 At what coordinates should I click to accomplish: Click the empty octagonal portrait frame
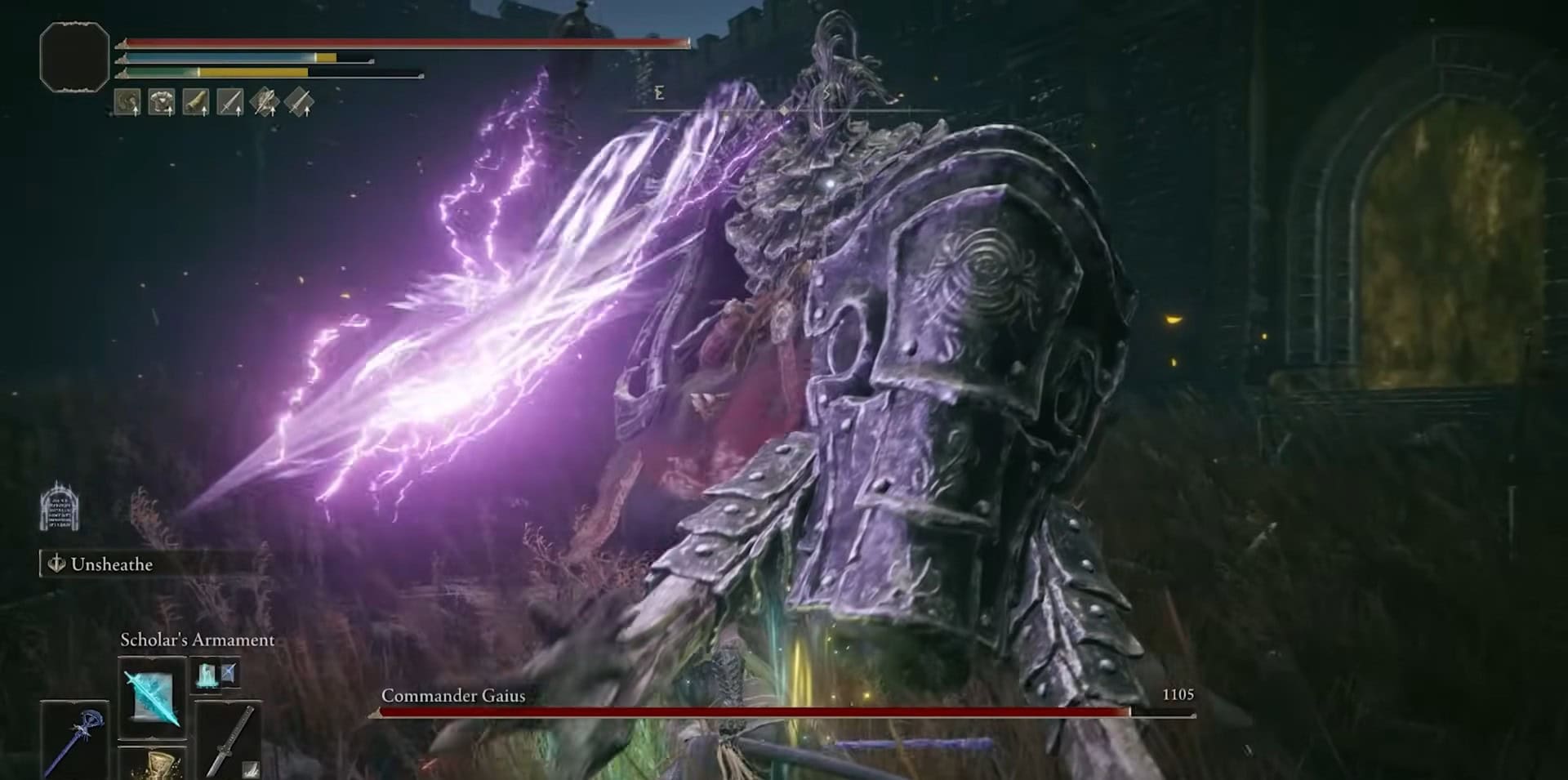tap(74, 56)
